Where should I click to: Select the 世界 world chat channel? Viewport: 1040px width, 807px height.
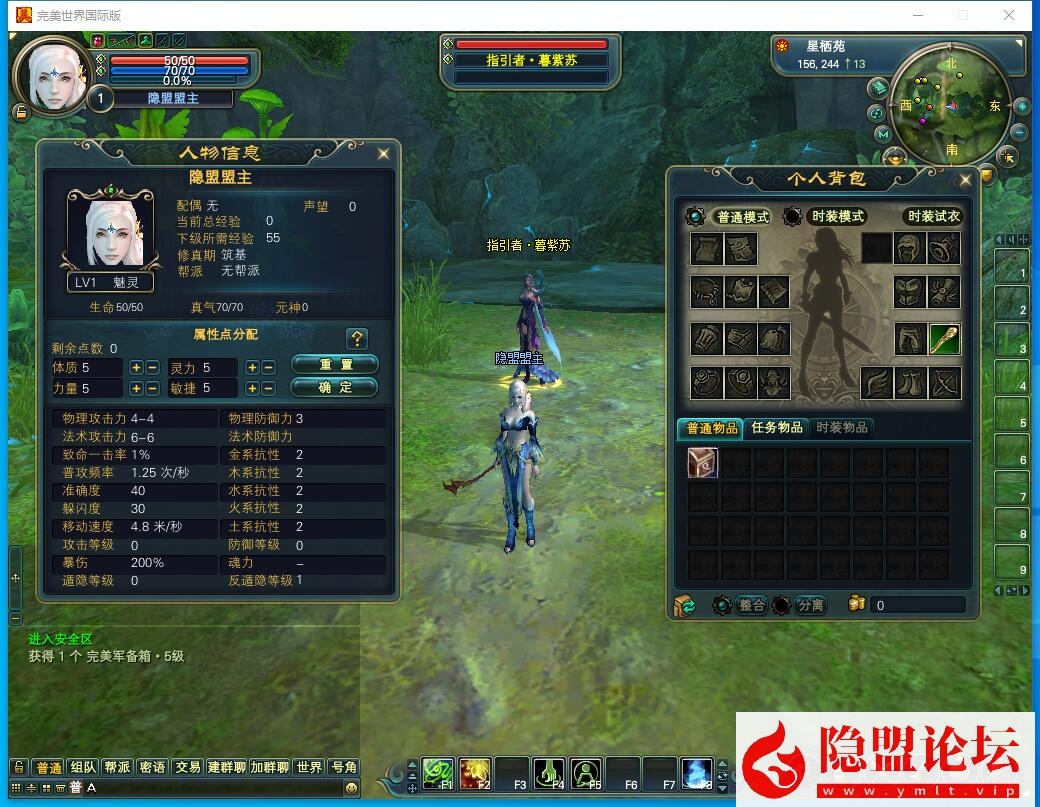tap(309, 767)
